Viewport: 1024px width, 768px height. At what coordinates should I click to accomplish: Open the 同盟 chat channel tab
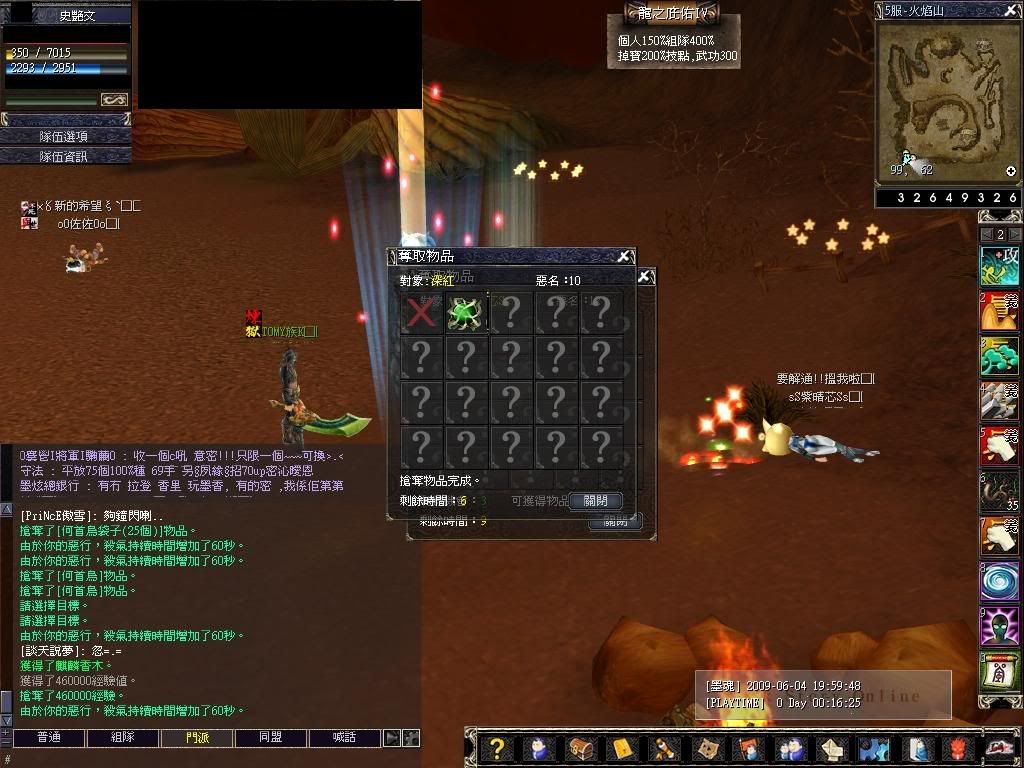tap(271, 738)
